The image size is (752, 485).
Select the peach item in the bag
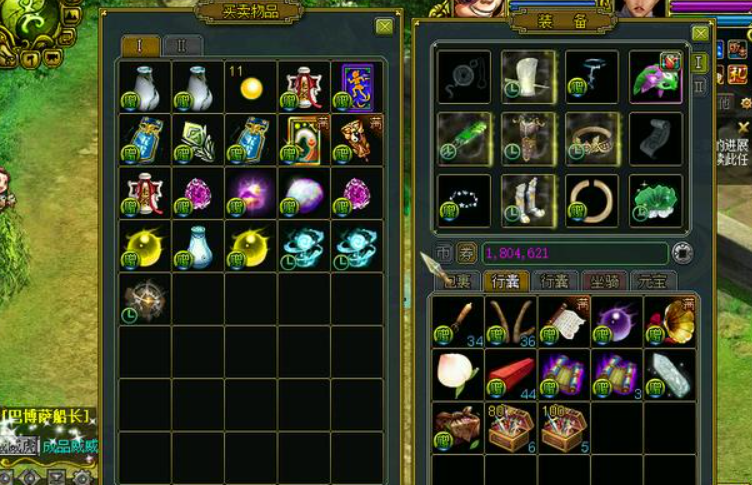point(456,372)
